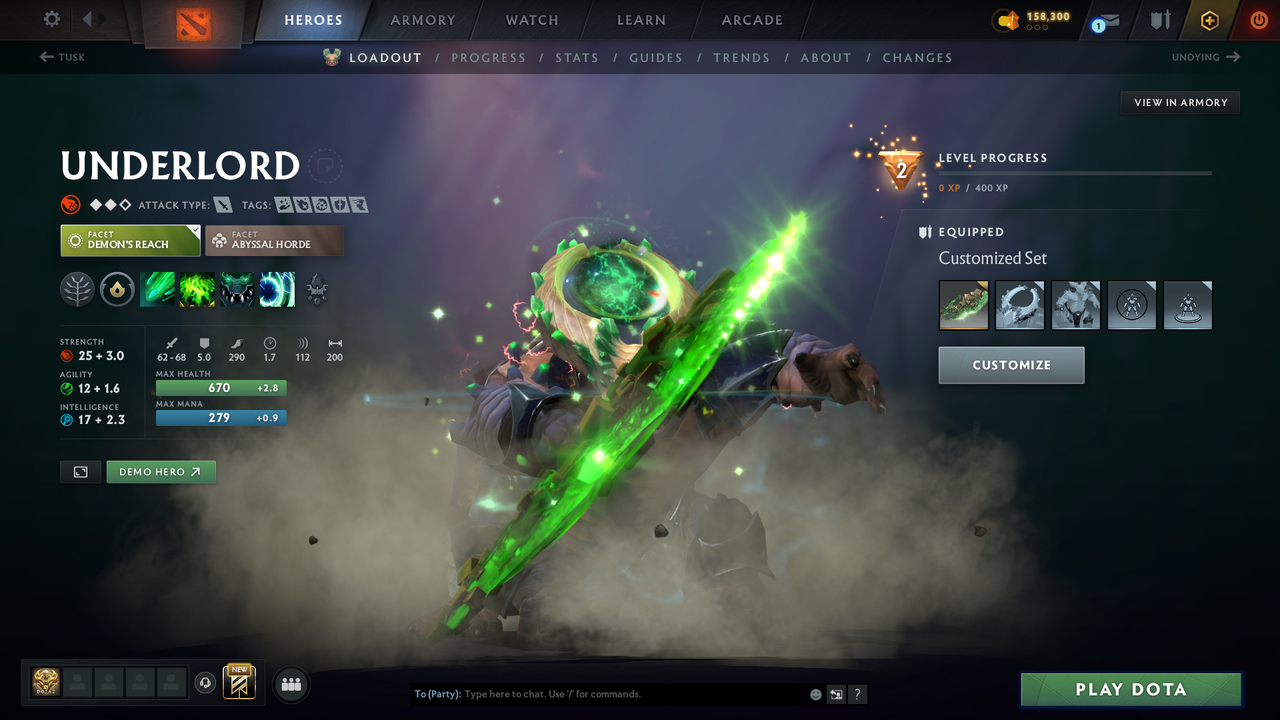Screen dimensions: 1280x720
Task: Open Underlord's talent tree icon
Action: pyautogui.click(x=77, y=289)
